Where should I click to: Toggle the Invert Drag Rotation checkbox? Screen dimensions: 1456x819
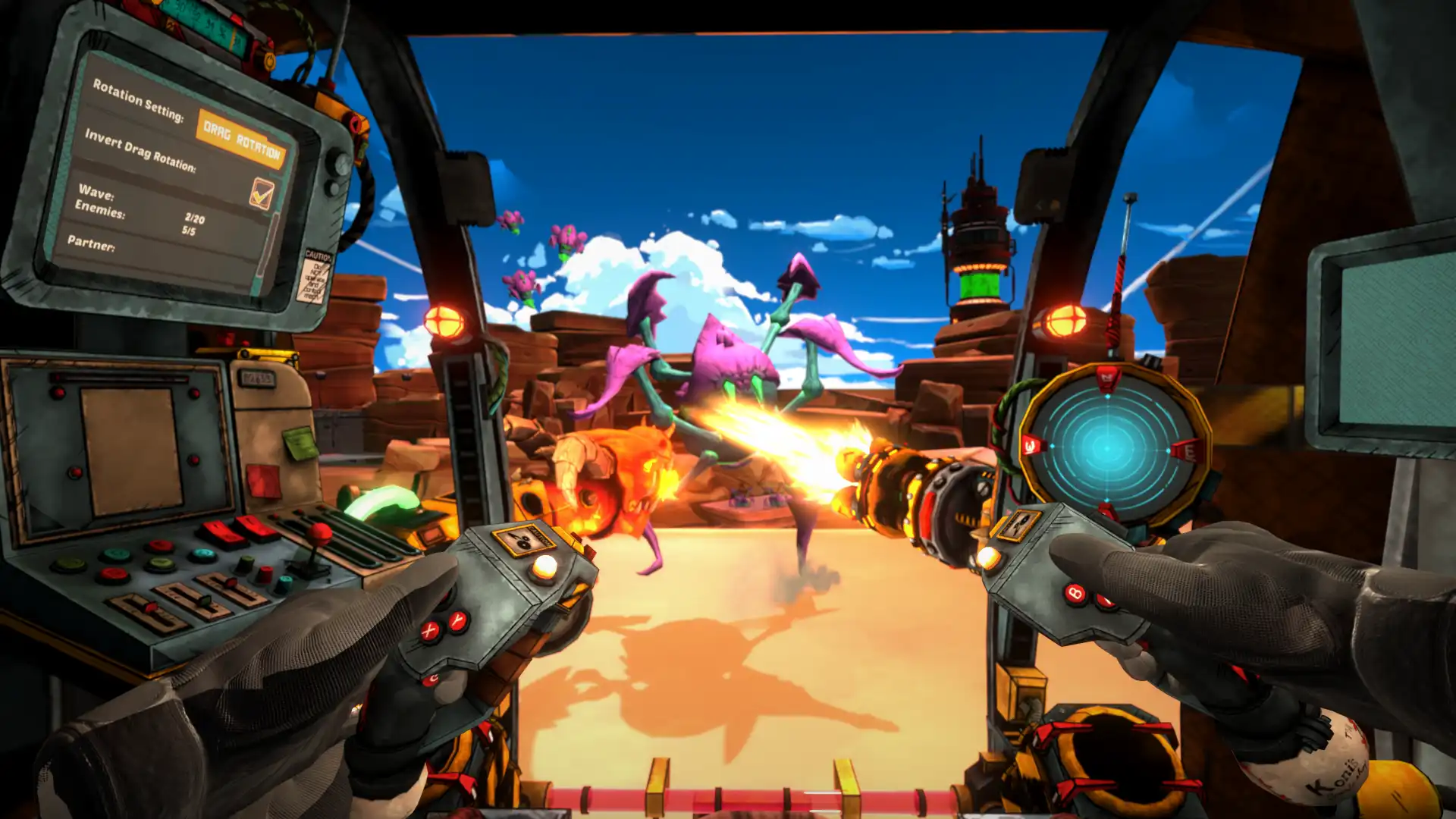coord(262,193)
